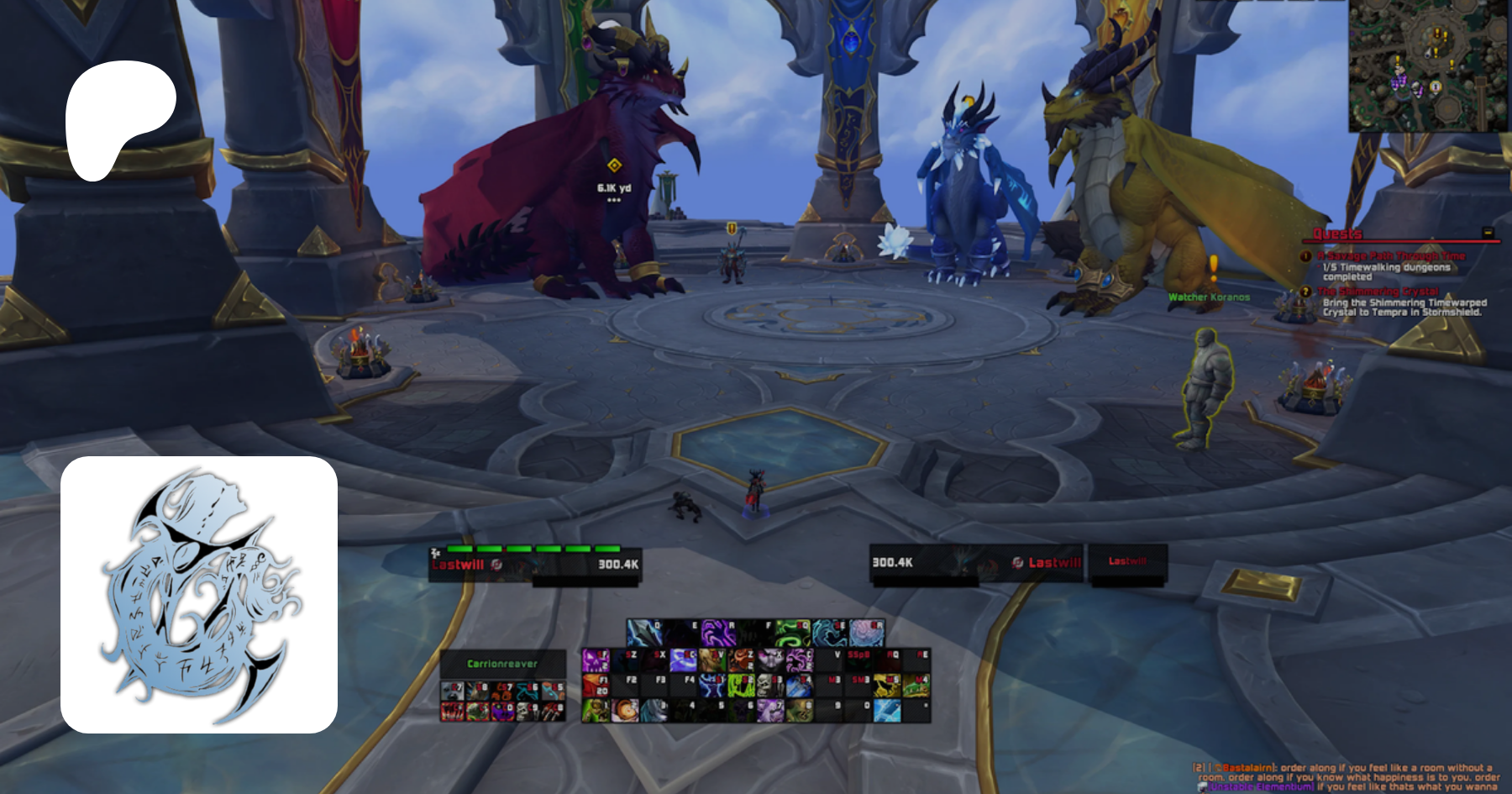Open the minimap in the corner

[x=1428, y=66]
